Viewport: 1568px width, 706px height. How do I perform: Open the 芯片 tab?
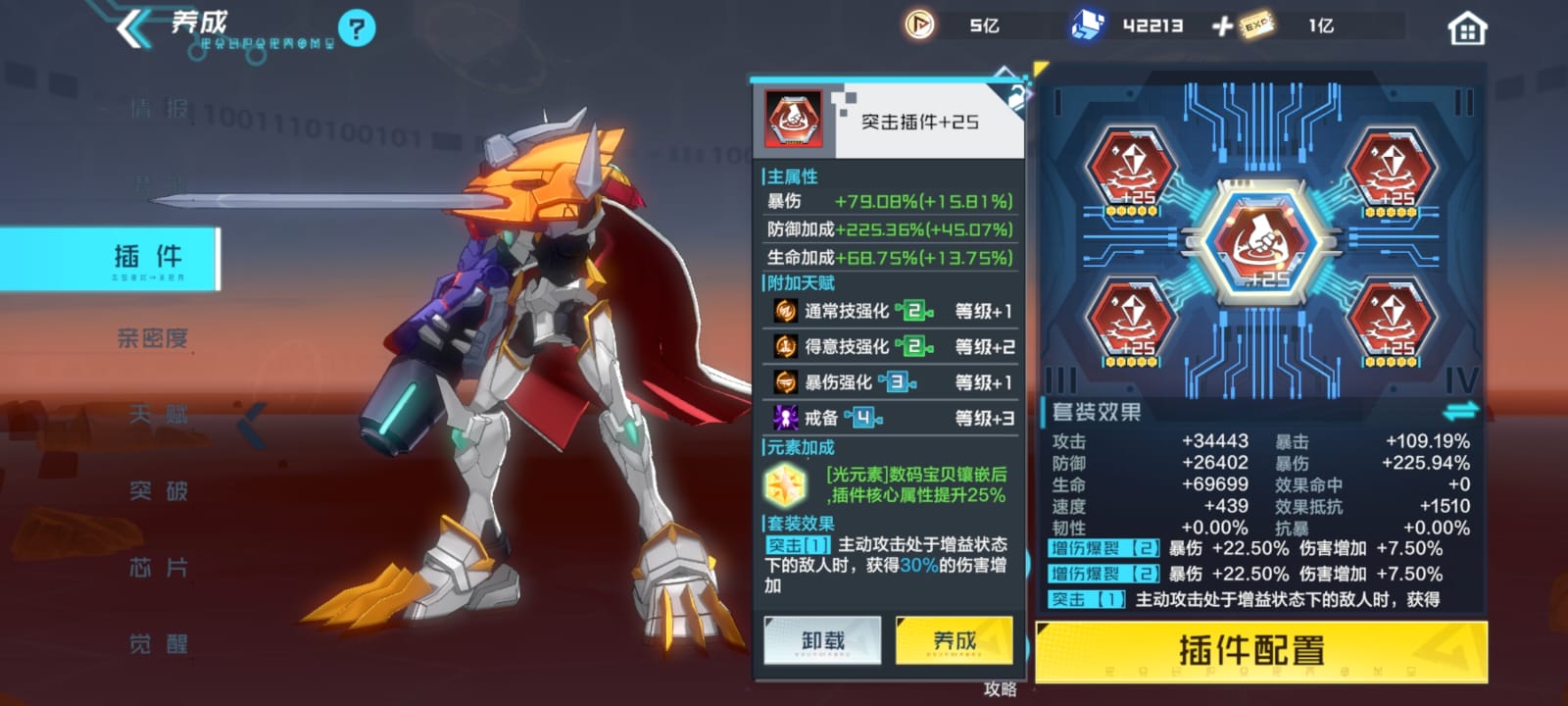pyautogui.click(x=157, y=568)
